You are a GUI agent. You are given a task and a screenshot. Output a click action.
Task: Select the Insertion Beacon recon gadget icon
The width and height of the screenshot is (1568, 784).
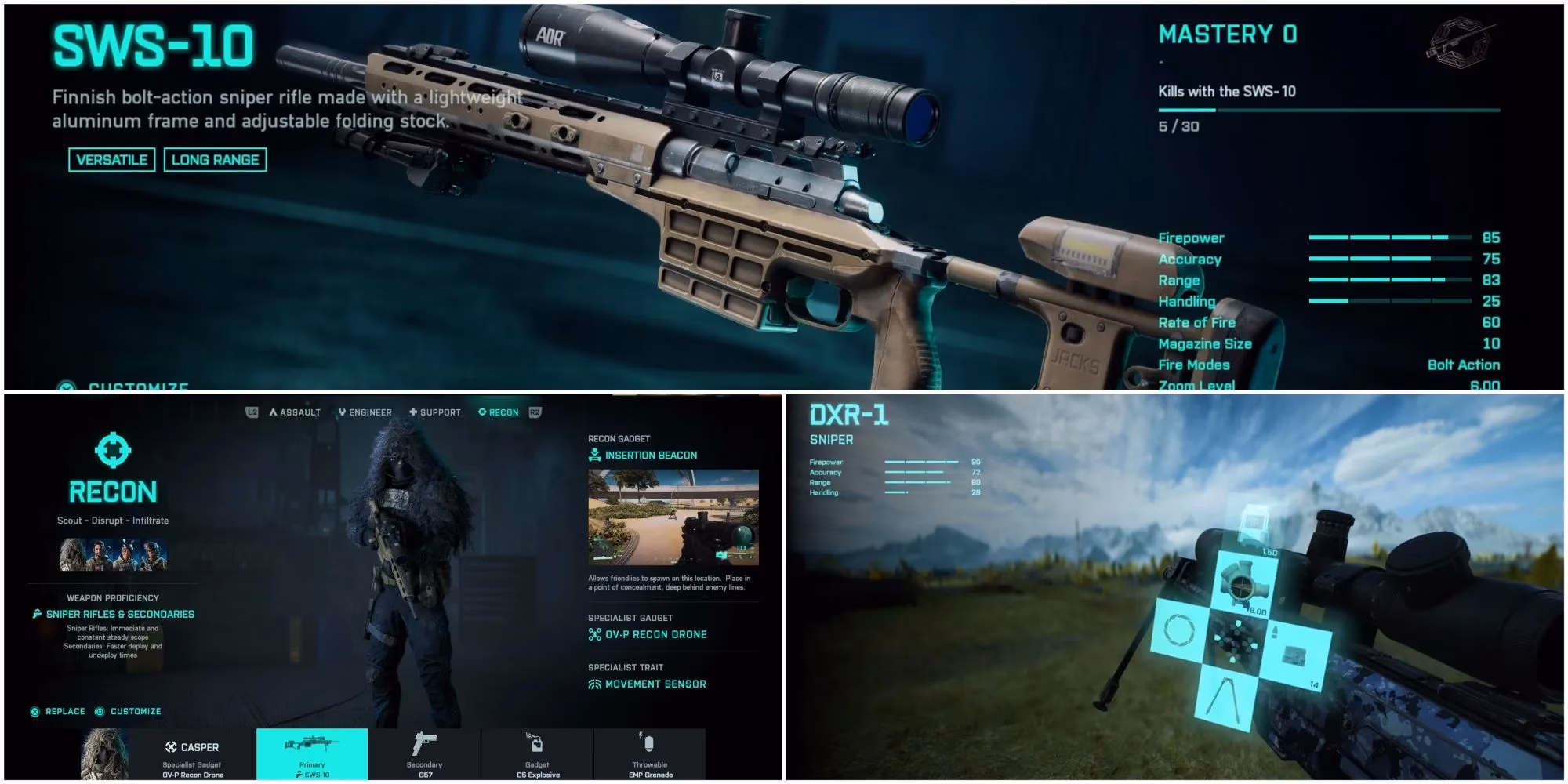click(x=593, y=454)
